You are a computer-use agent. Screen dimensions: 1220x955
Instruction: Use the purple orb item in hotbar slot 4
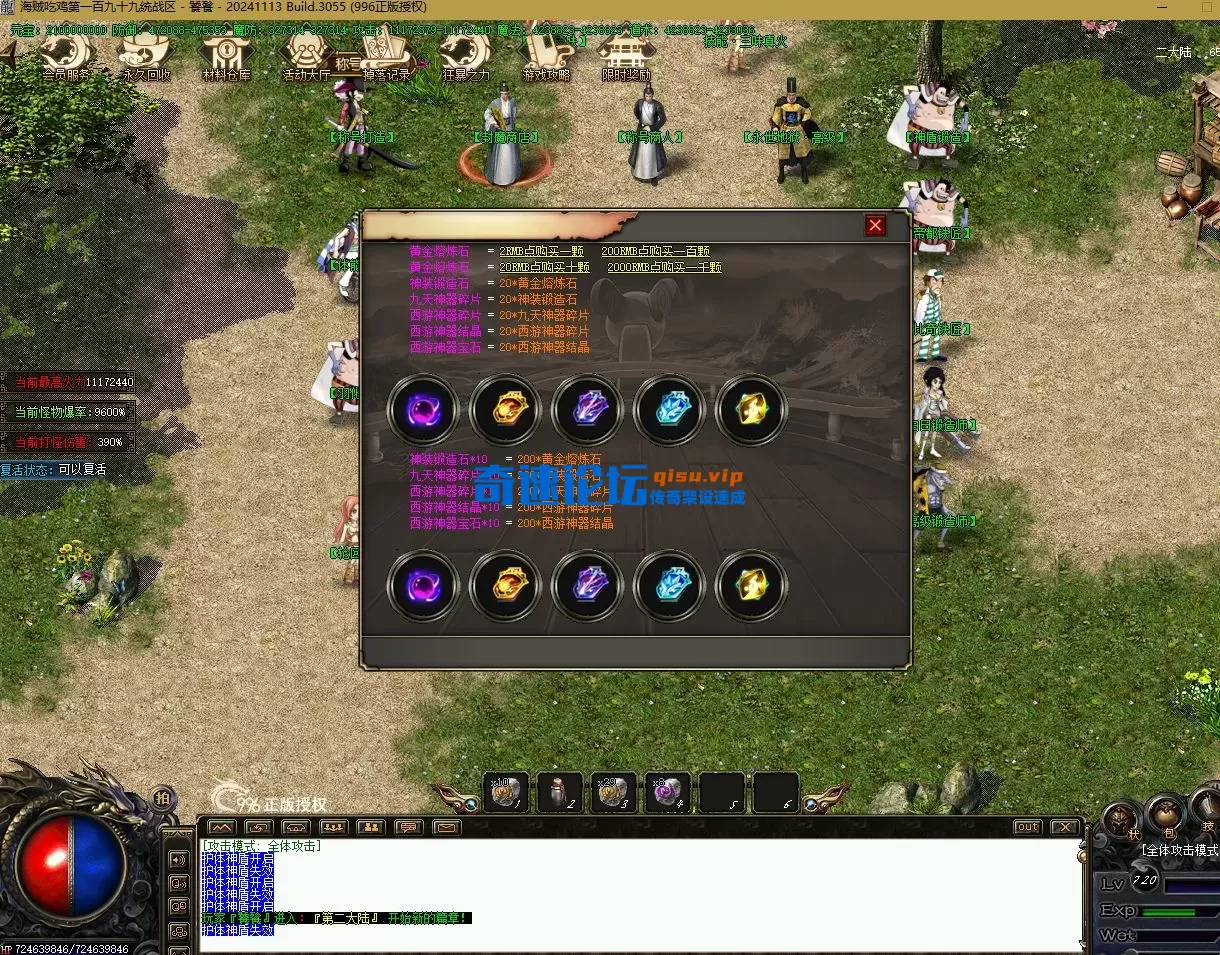[667, 792]
